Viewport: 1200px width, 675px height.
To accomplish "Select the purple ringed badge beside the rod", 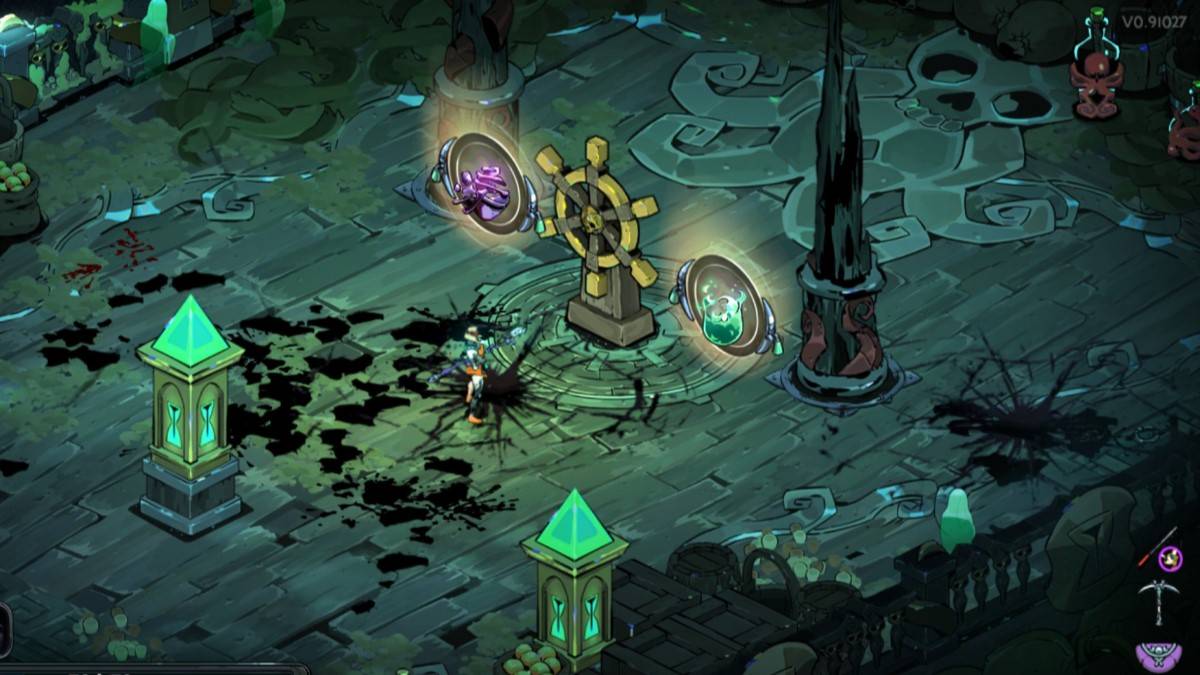I will 1170,559.
